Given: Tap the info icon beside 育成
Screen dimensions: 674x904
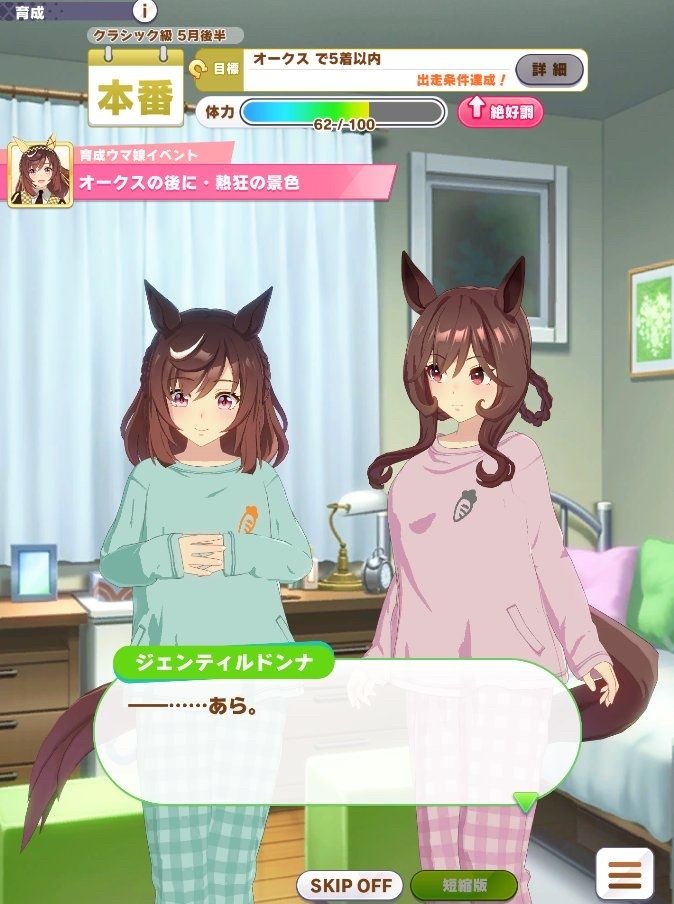Looking at the screenshot, I should 145,11.
